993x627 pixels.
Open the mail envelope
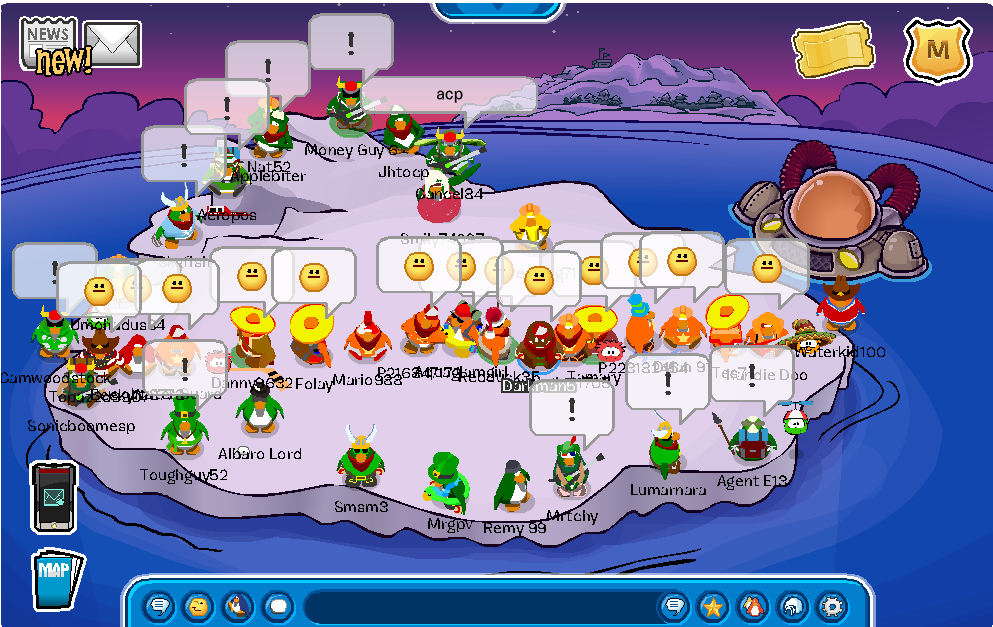(112, 43)
